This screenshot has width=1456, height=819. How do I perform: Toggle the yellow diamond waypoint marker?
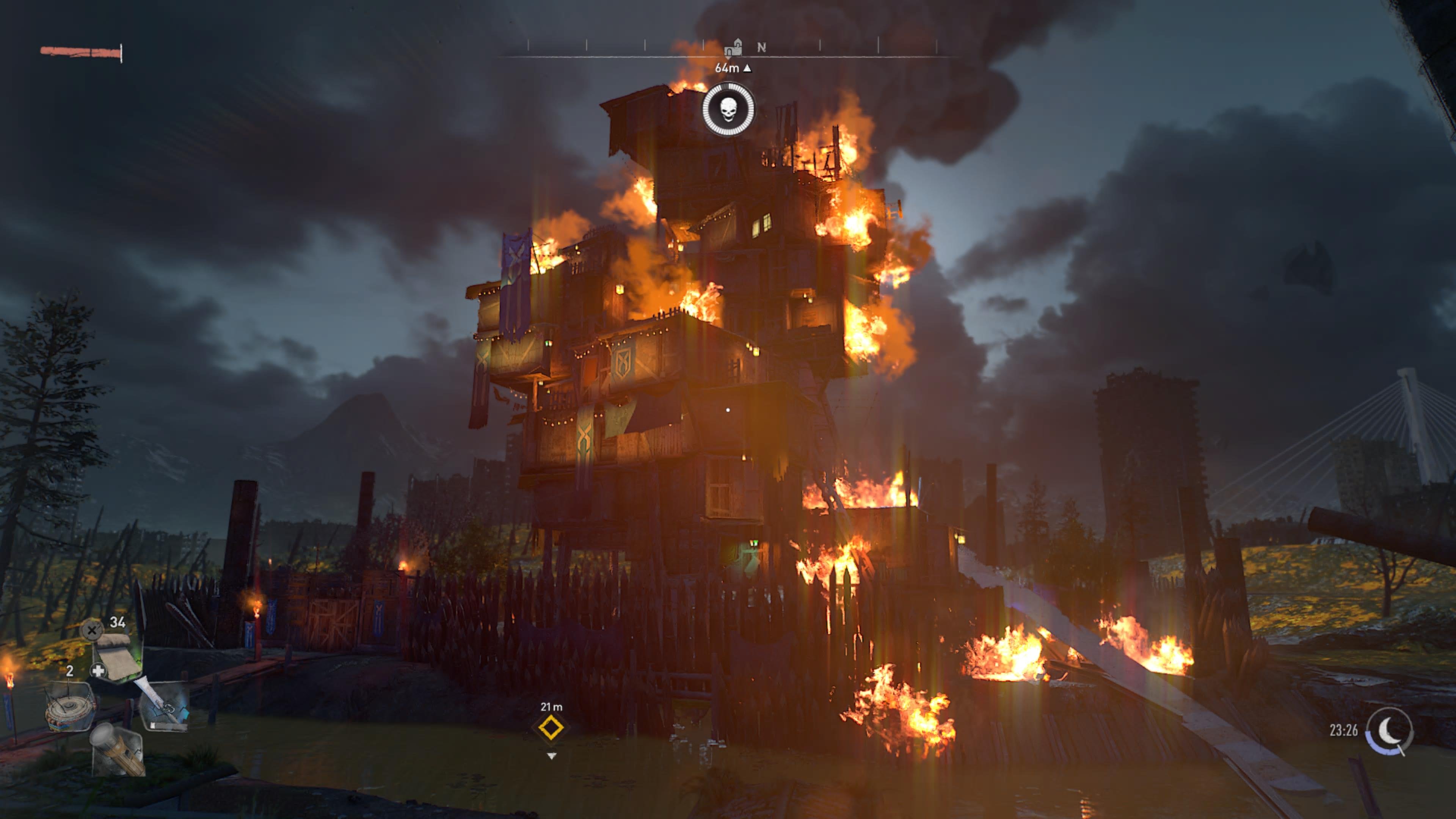pyautogui.click(x=551, y=728)
